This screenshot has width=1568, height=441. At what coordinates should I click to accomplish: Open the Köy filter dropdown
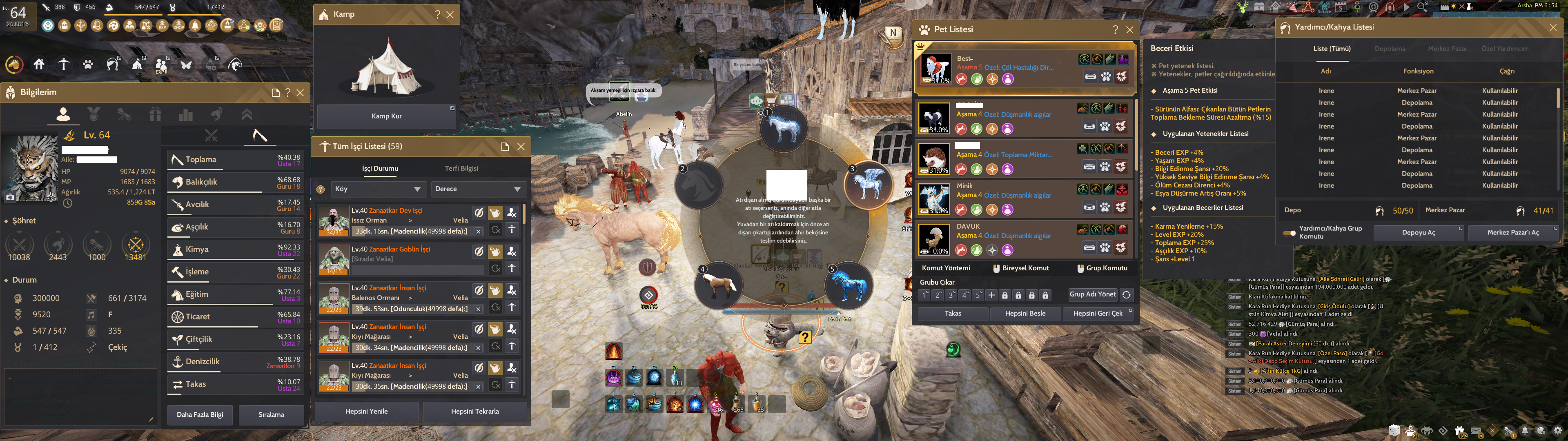click(377, 189)
